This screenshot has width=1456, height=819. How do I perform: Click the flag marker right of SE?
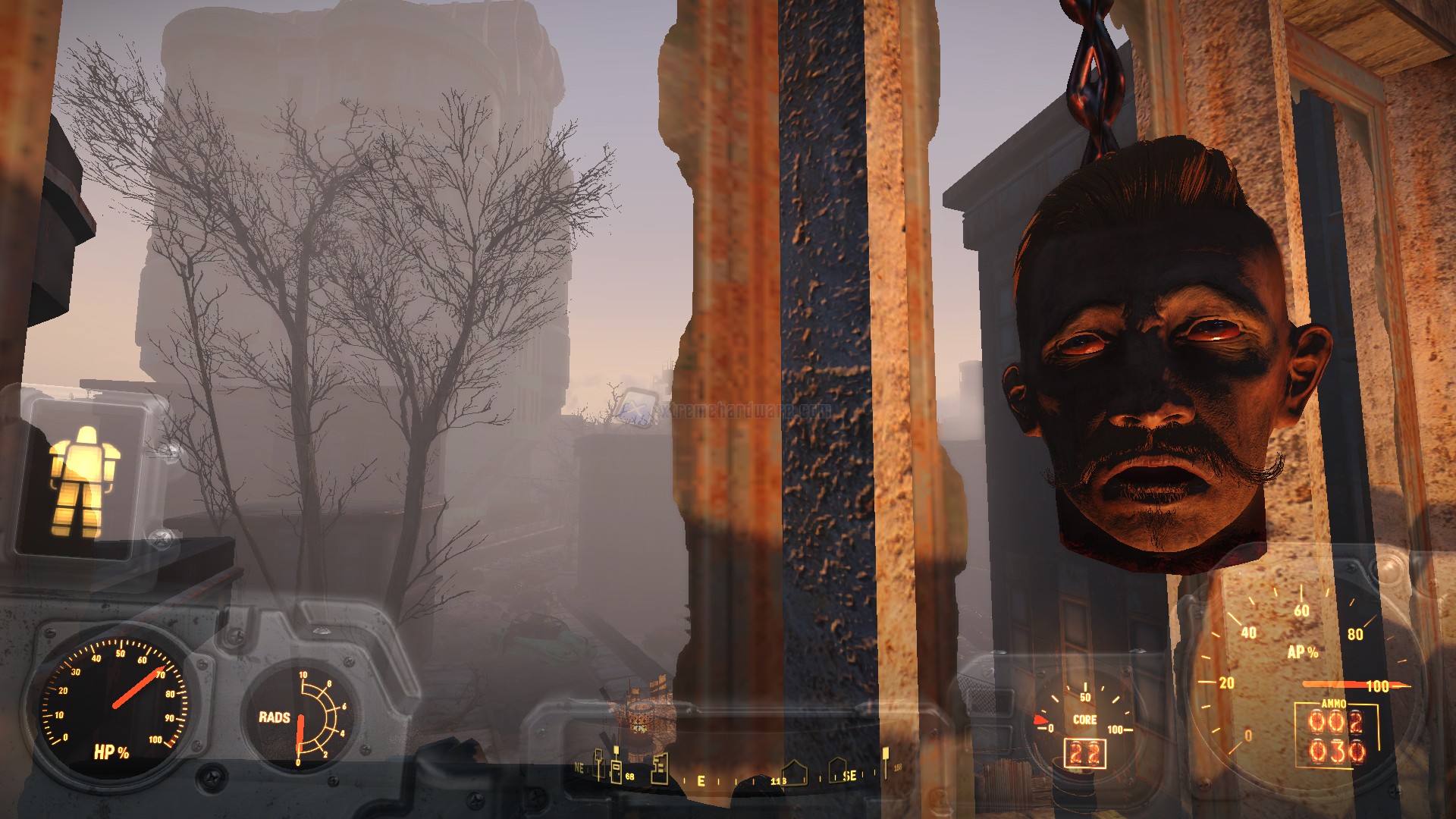click(x=884, y=761)
